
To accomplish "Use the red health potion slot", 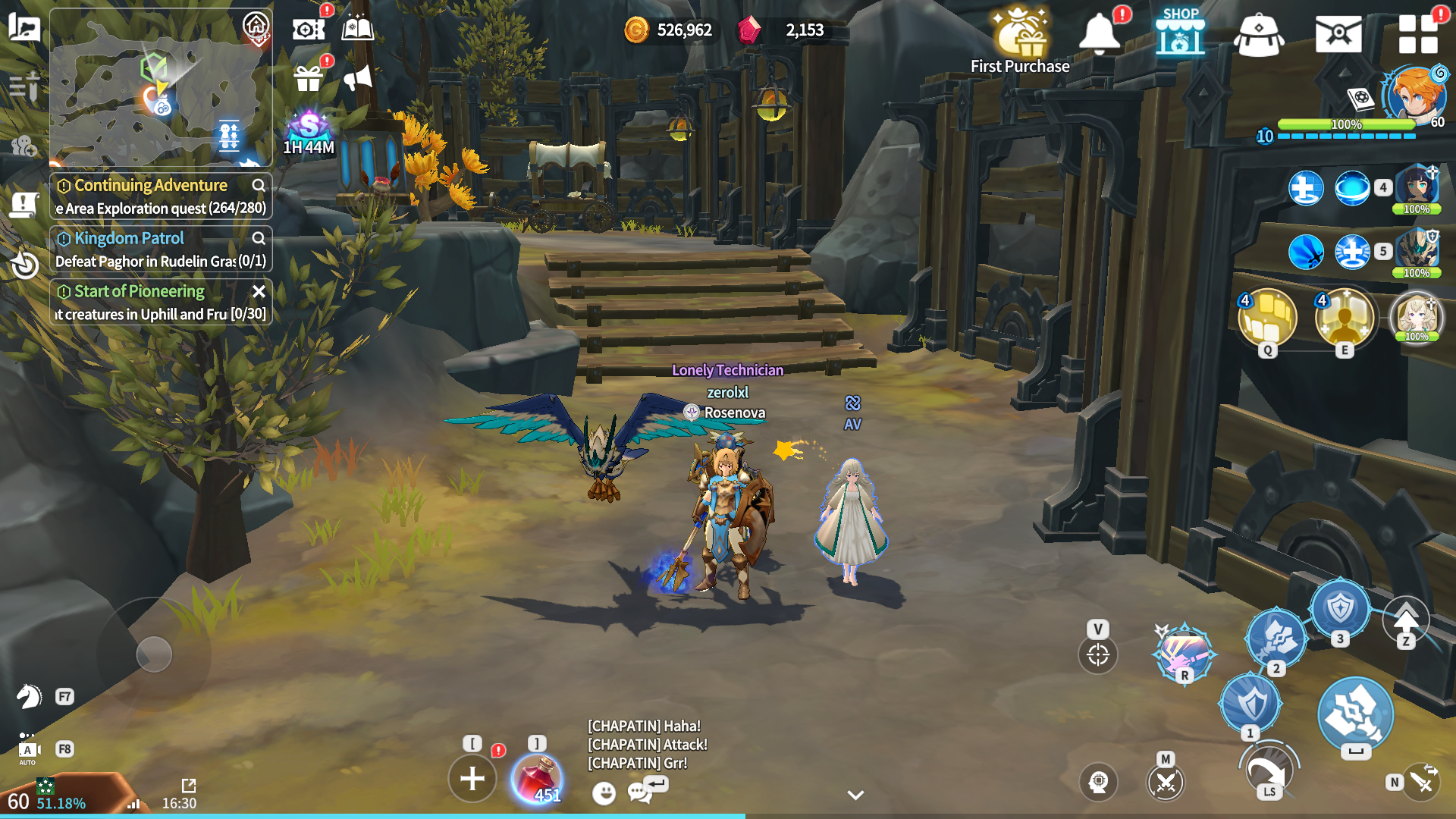I will click(x=537, y=779).
